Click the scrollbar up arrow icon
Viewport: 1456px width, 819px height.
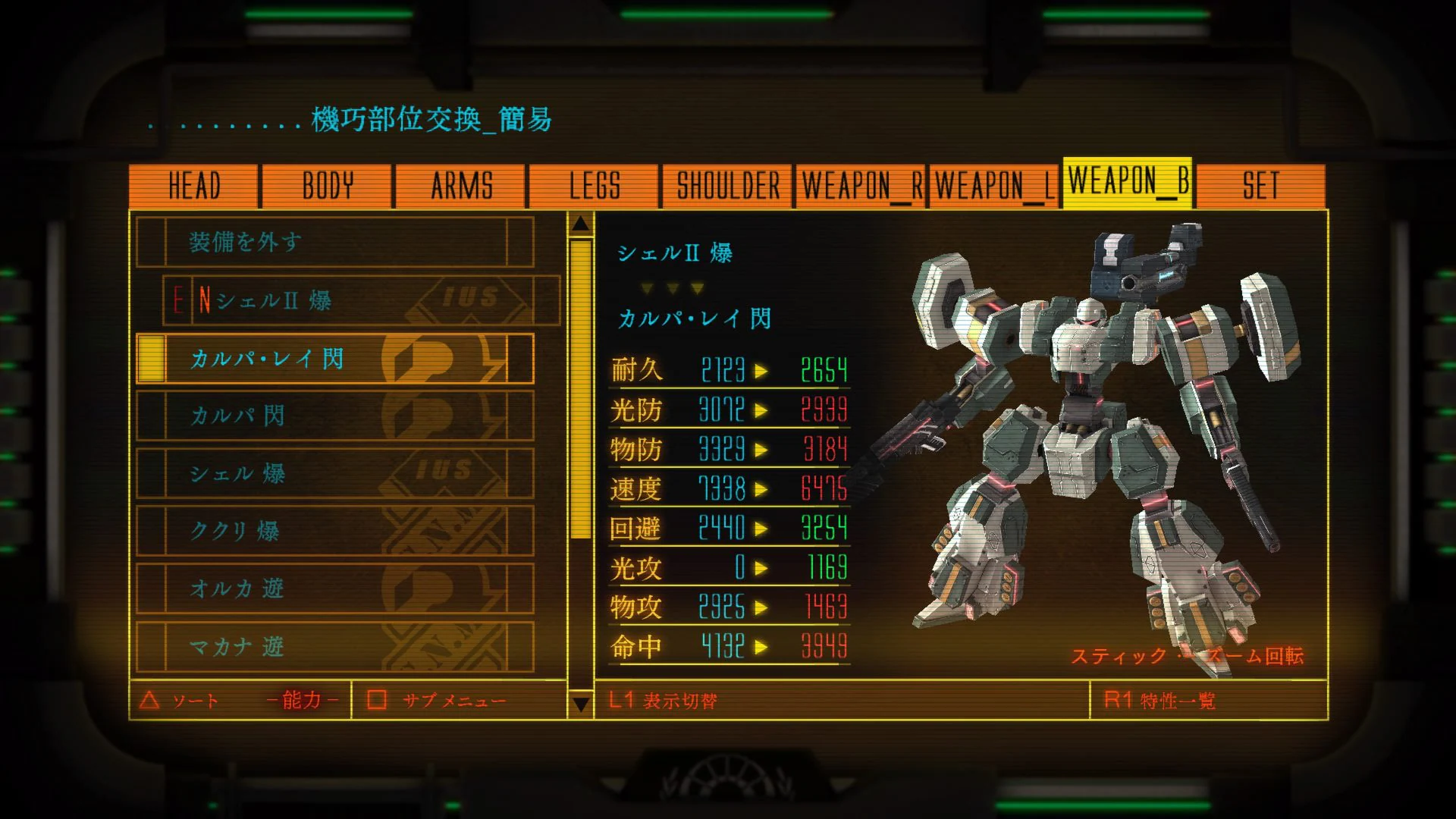tap(581, 224)
